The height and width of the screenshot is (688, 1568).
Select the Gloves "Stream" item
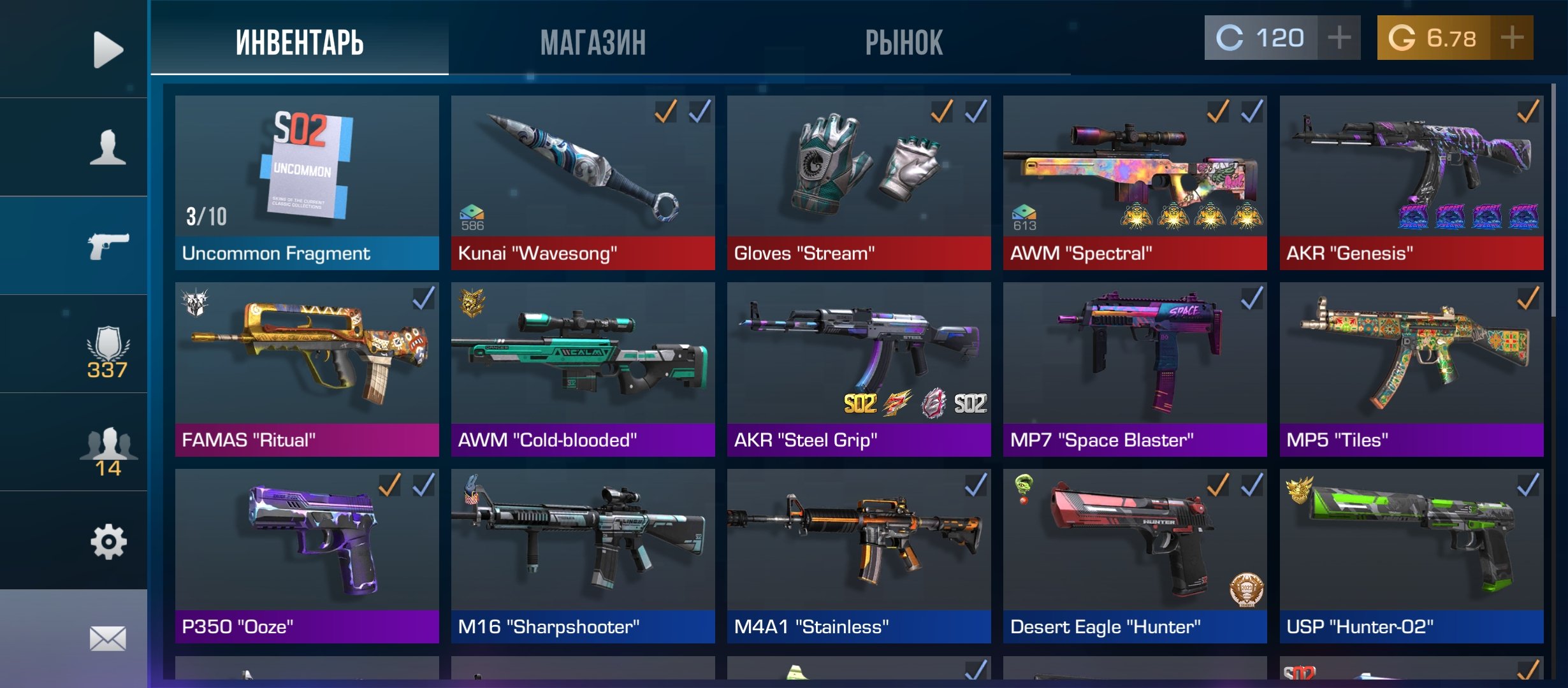859,182
